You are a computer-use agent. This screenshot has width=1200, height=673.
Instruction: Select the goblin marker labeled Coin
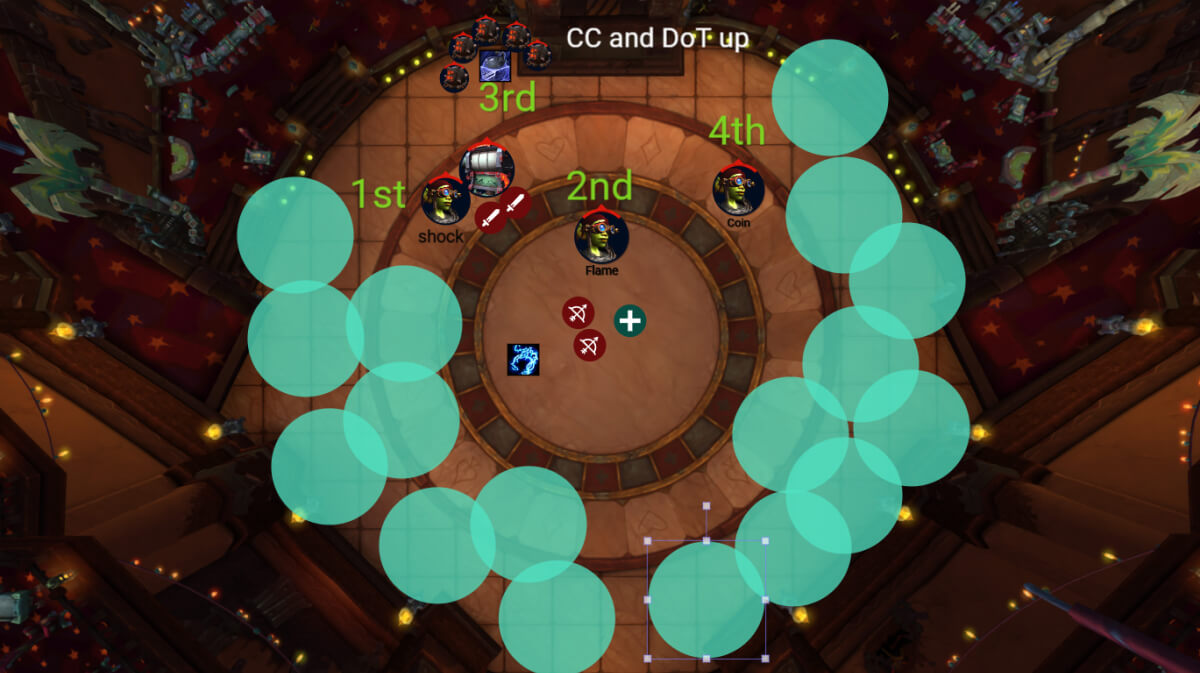738,190
